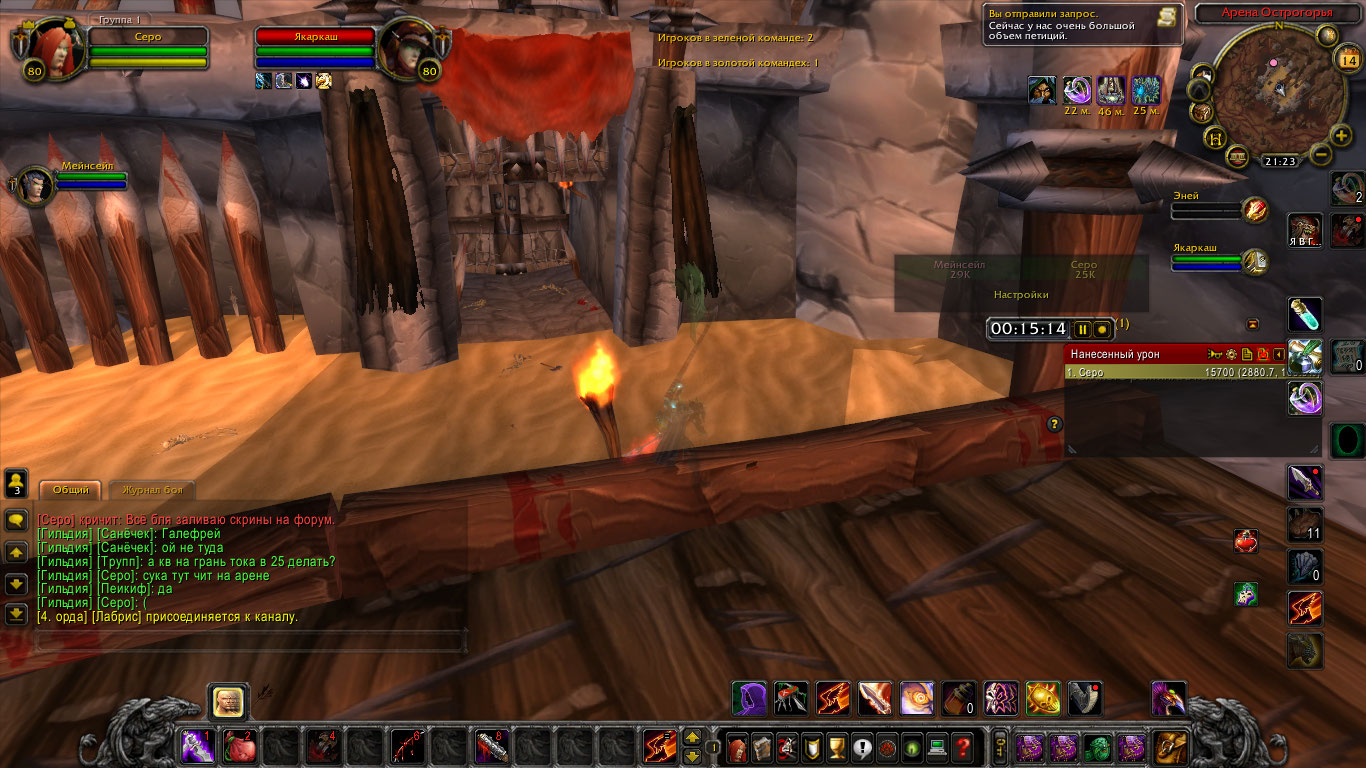The width and height of the screenshot is (1366, 768).
Task: Use the red sack in action slot 2
Action: click(238, 747)
